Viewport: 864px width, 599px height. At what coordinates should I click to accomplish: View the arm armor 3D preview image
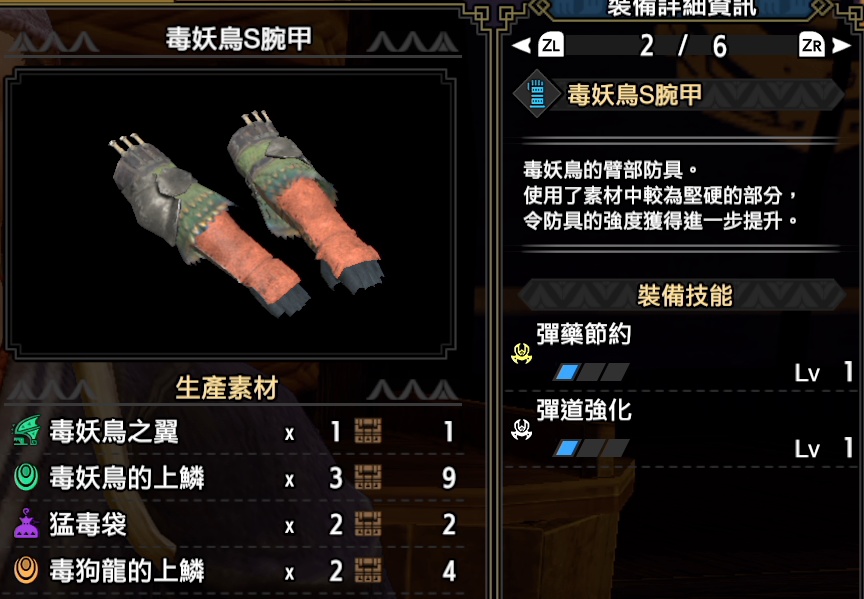coord(243,211)
